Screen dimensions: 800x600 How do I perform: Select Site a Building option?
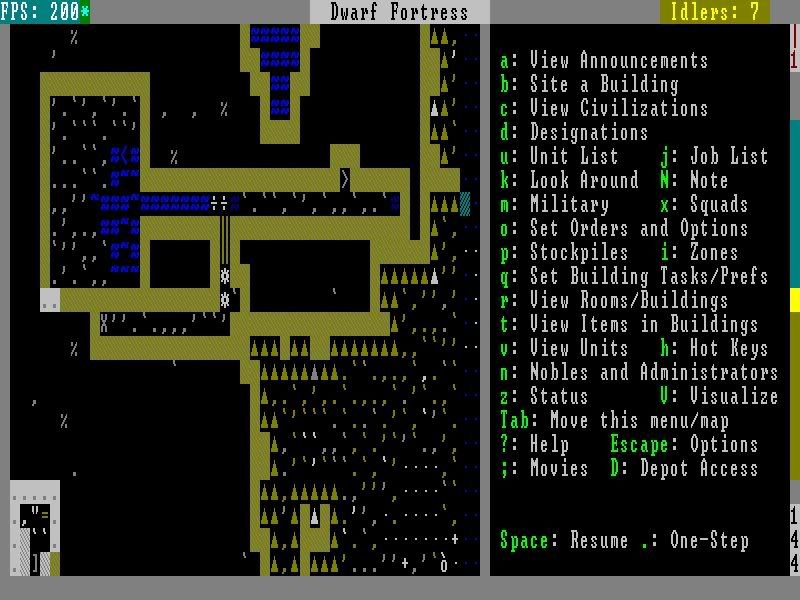point(589,85)
